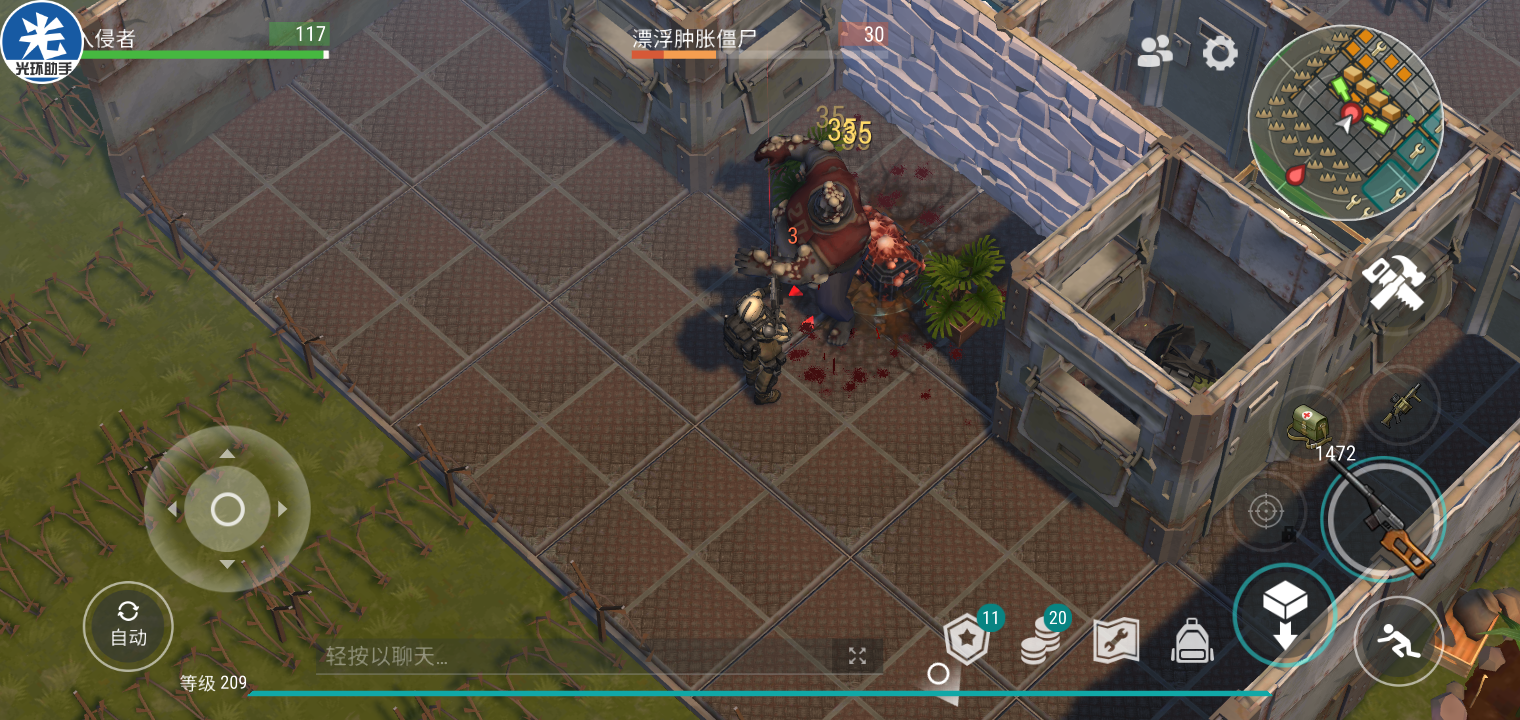Open the coins shop showing 20
This screenshot has width=1520, height=720.
1042,641
